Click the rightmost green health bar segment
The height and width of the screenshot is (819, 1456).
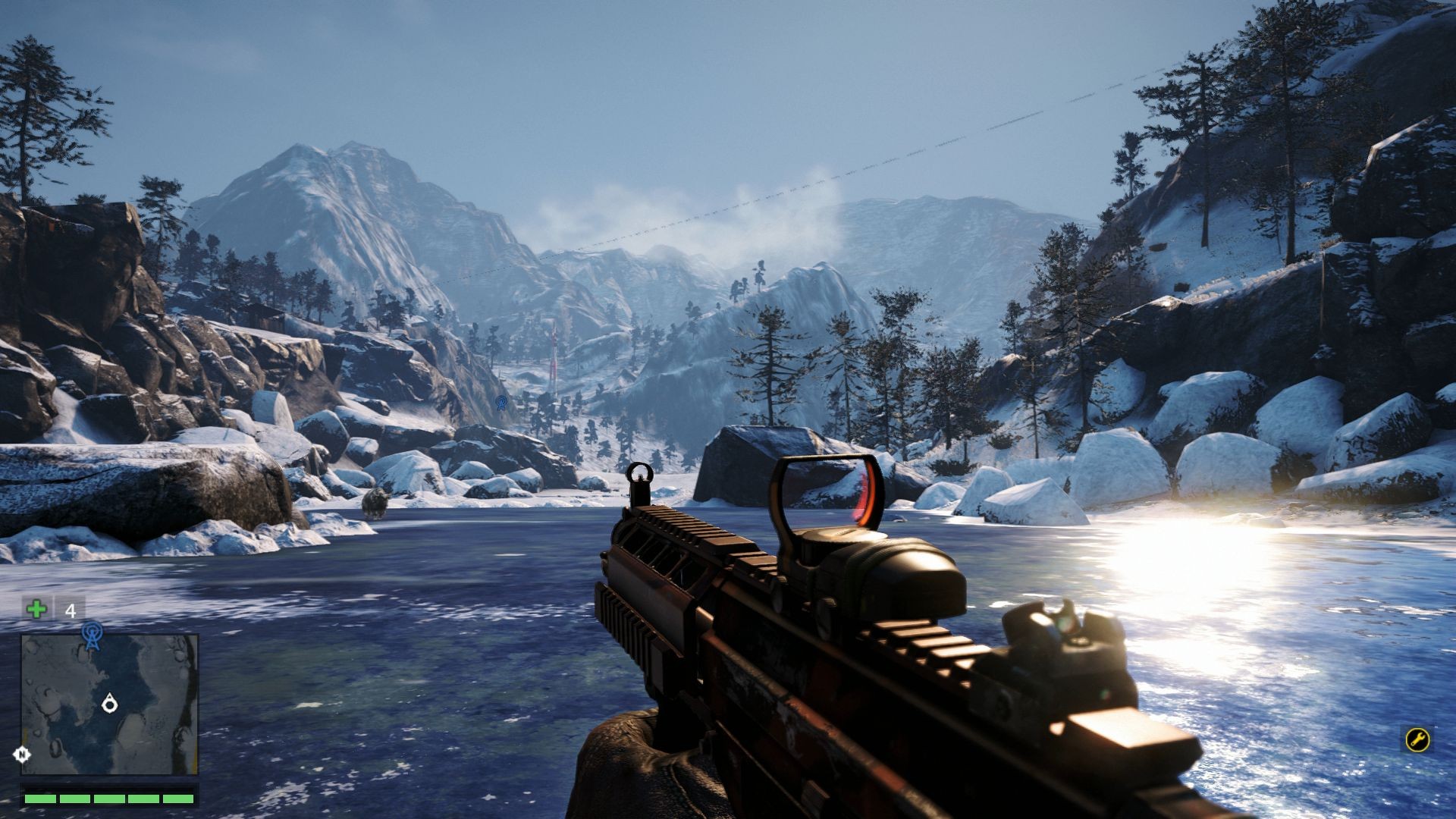coord(178,799)
